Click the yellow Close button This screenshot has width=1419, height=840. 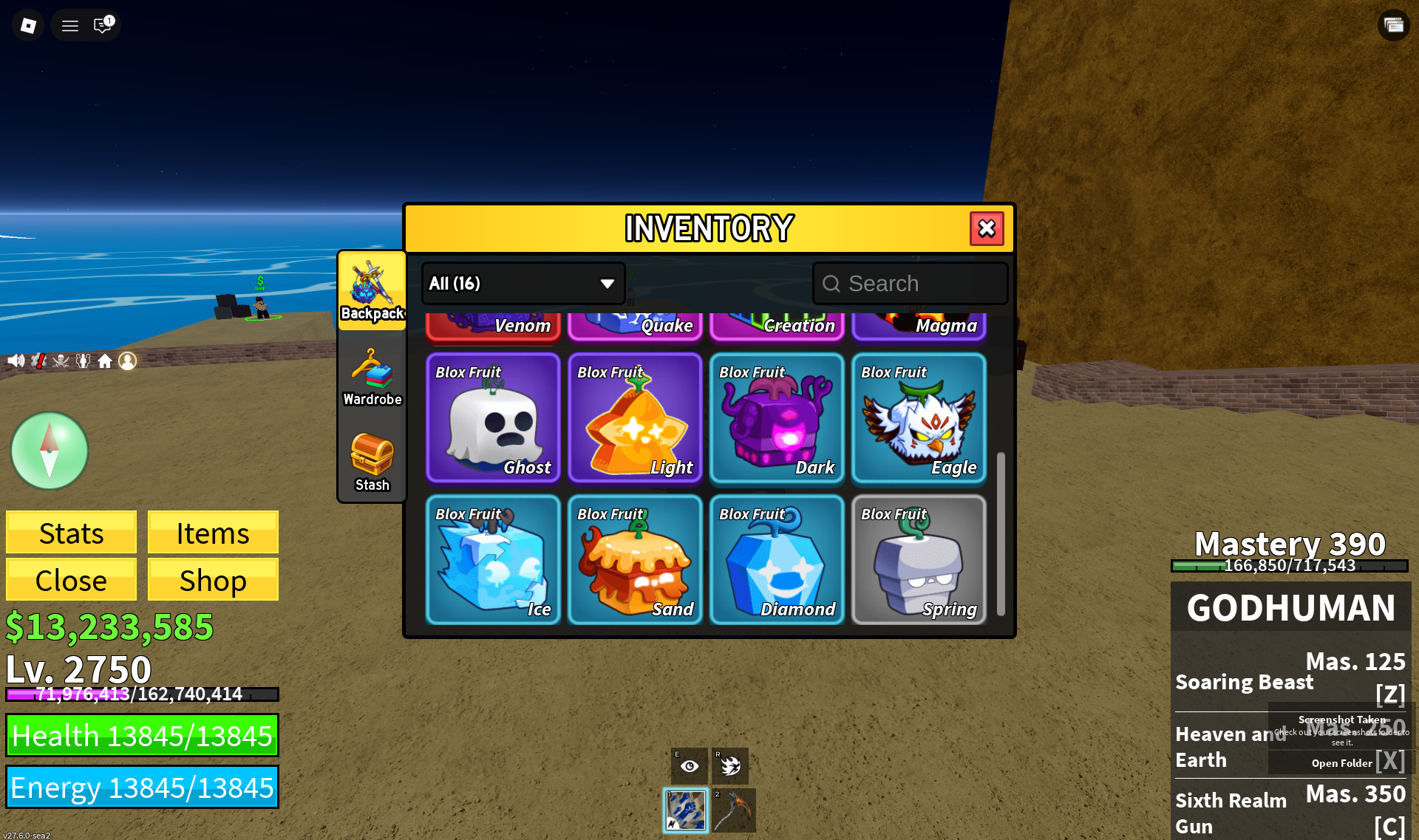pyautogui.click(x=71, y=580)
